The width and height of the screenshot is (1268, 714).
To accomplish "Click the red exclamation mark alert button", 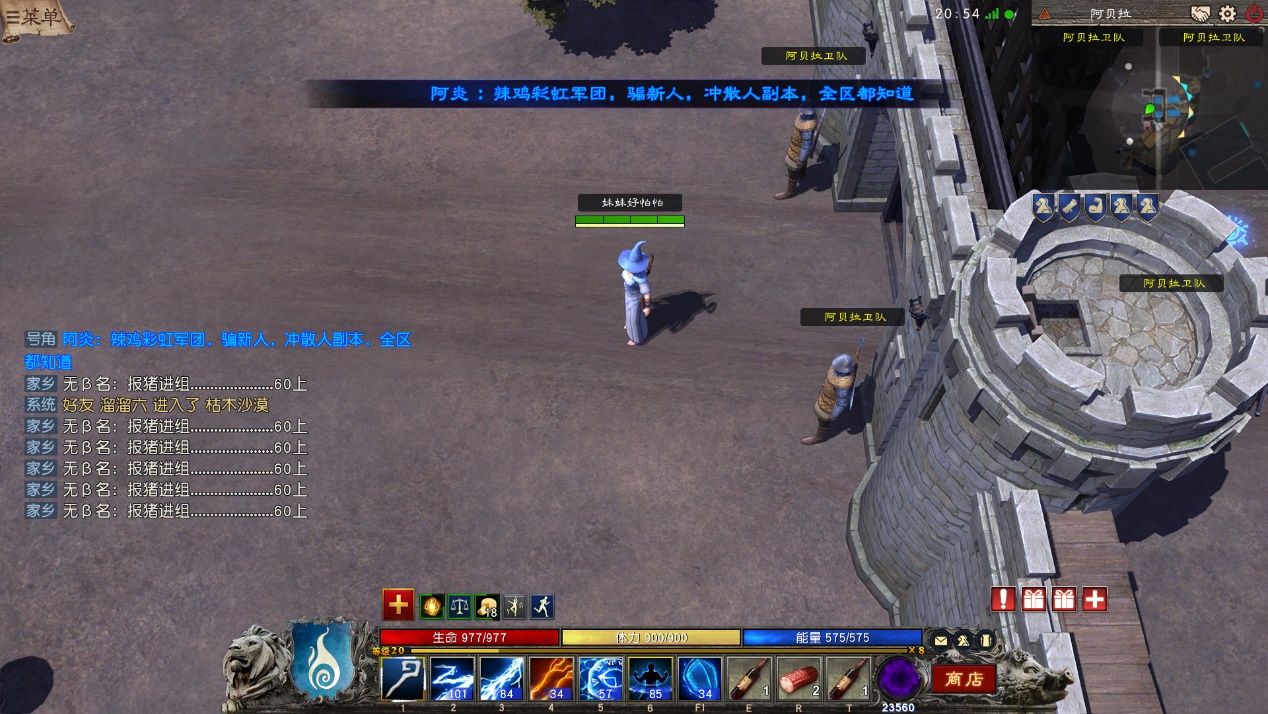I will pos(1004,599).
